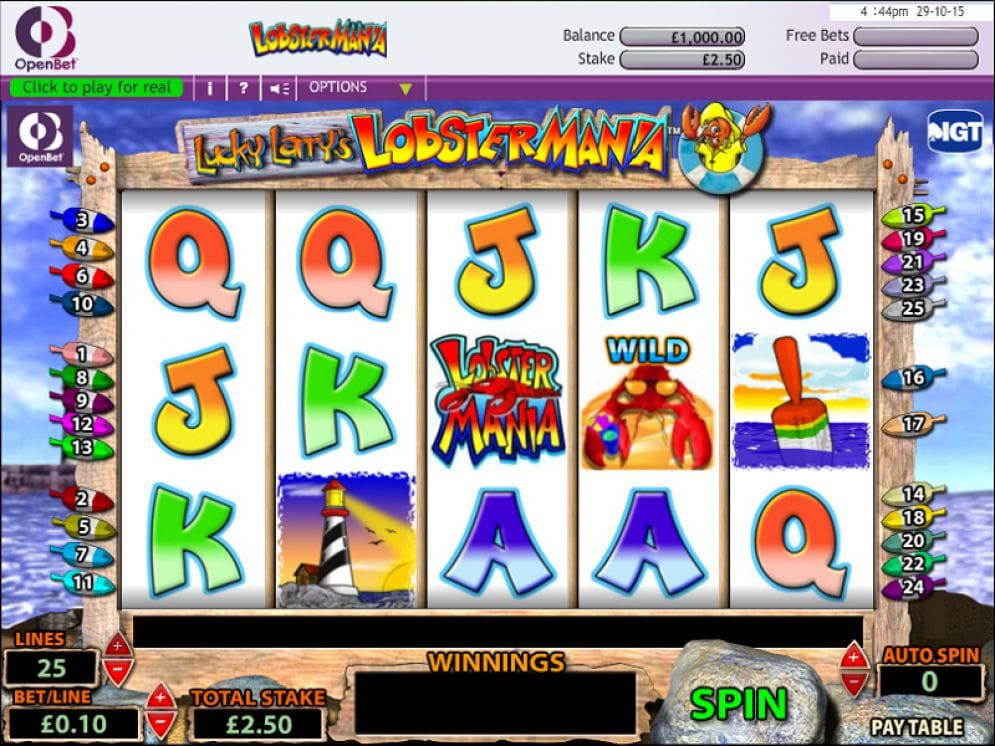Raise the bet per line
This screenshot has height=746, width=995.
tap(160, 695)
